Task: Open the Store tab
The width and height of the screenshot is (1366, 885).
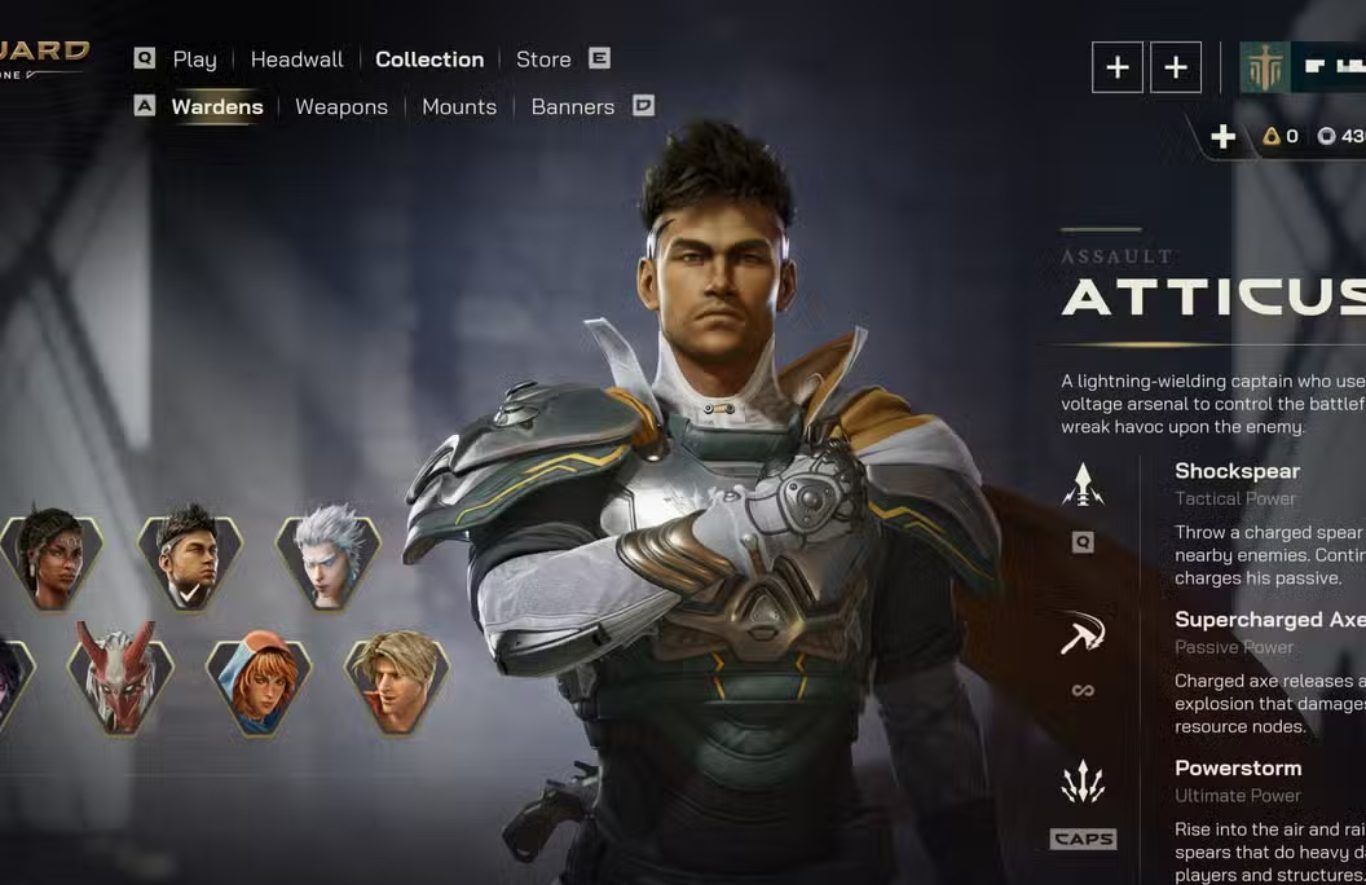Action: click(543, 59)
